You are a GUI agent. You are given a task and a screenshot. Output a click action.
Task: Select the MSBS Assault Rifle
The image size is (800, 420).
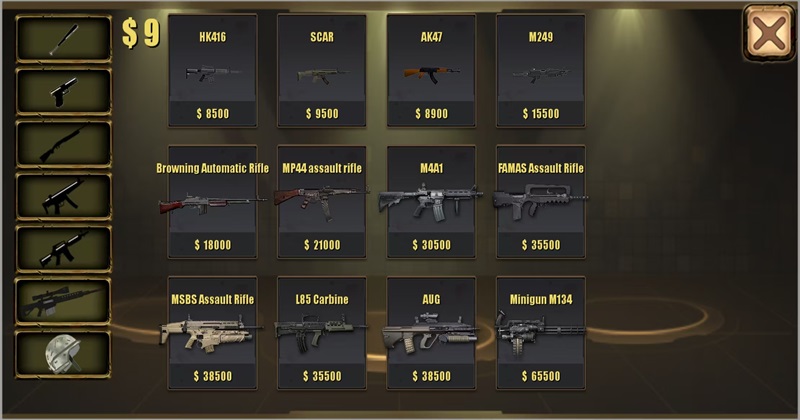coord(212,334)
